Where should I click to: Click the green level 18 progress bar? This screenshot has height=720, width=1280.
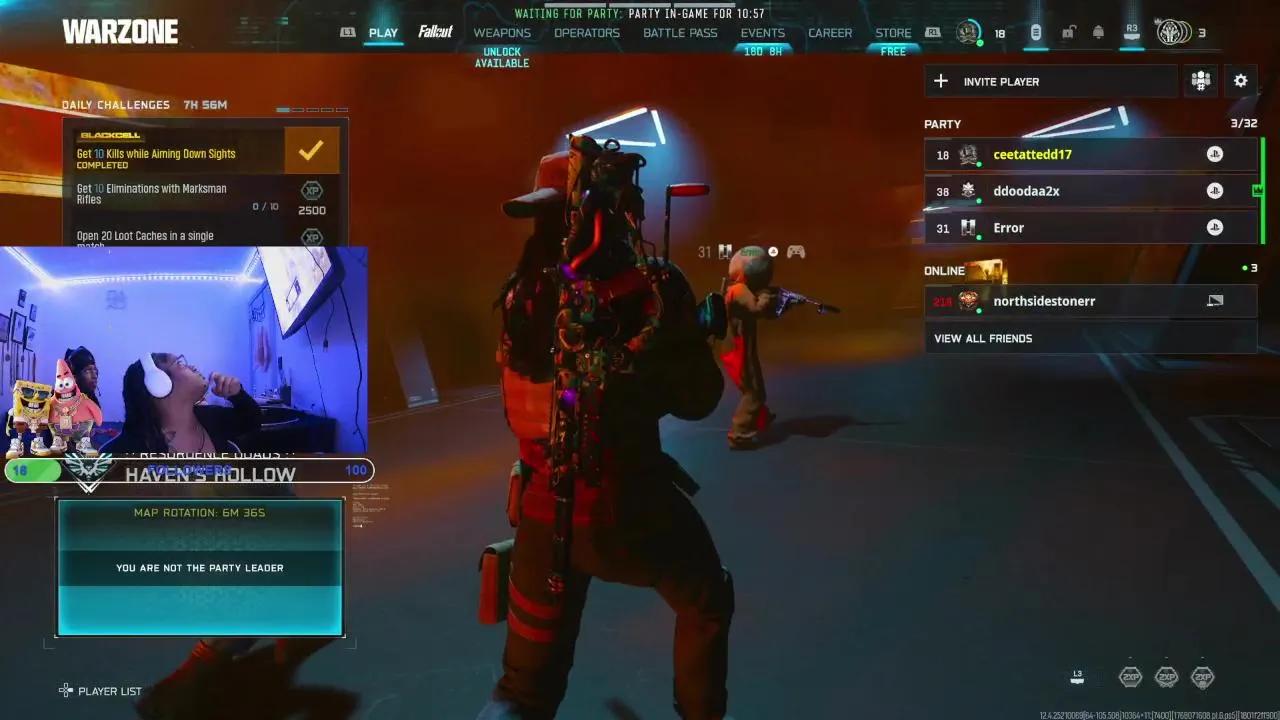pyautogui.click(x=35, y=470)
